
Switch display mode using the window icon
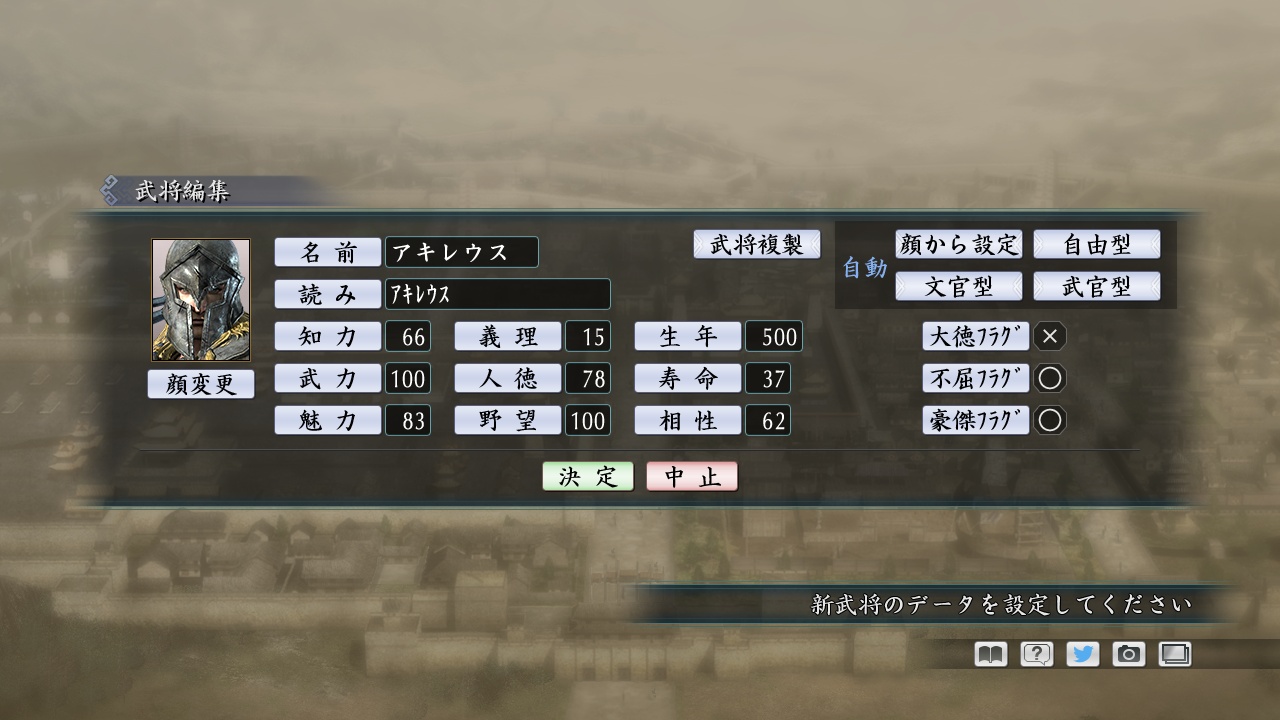point(1175,653)
